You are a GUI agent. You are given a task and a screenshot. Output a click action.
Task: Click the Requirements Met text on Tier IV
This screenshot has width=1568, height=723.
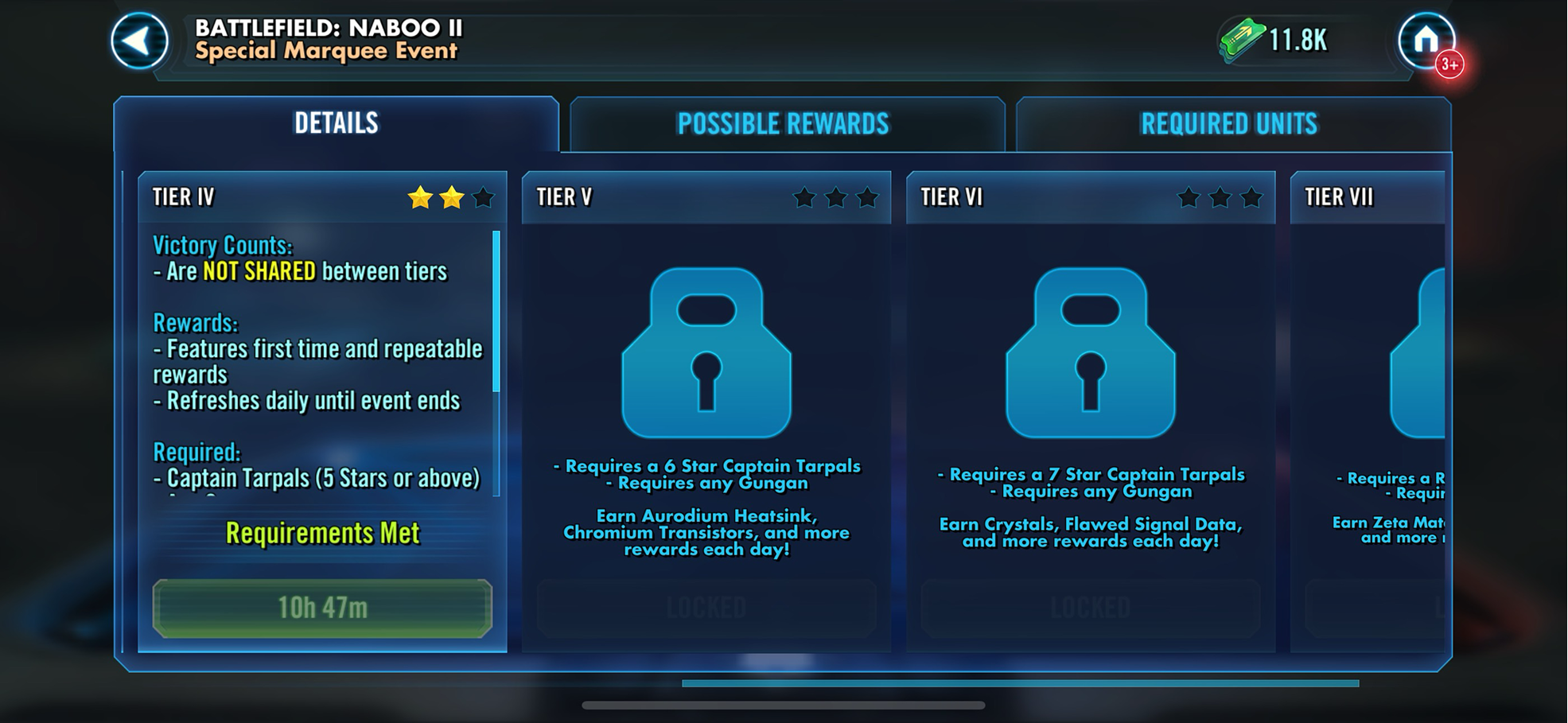click(x=323, y=533)
